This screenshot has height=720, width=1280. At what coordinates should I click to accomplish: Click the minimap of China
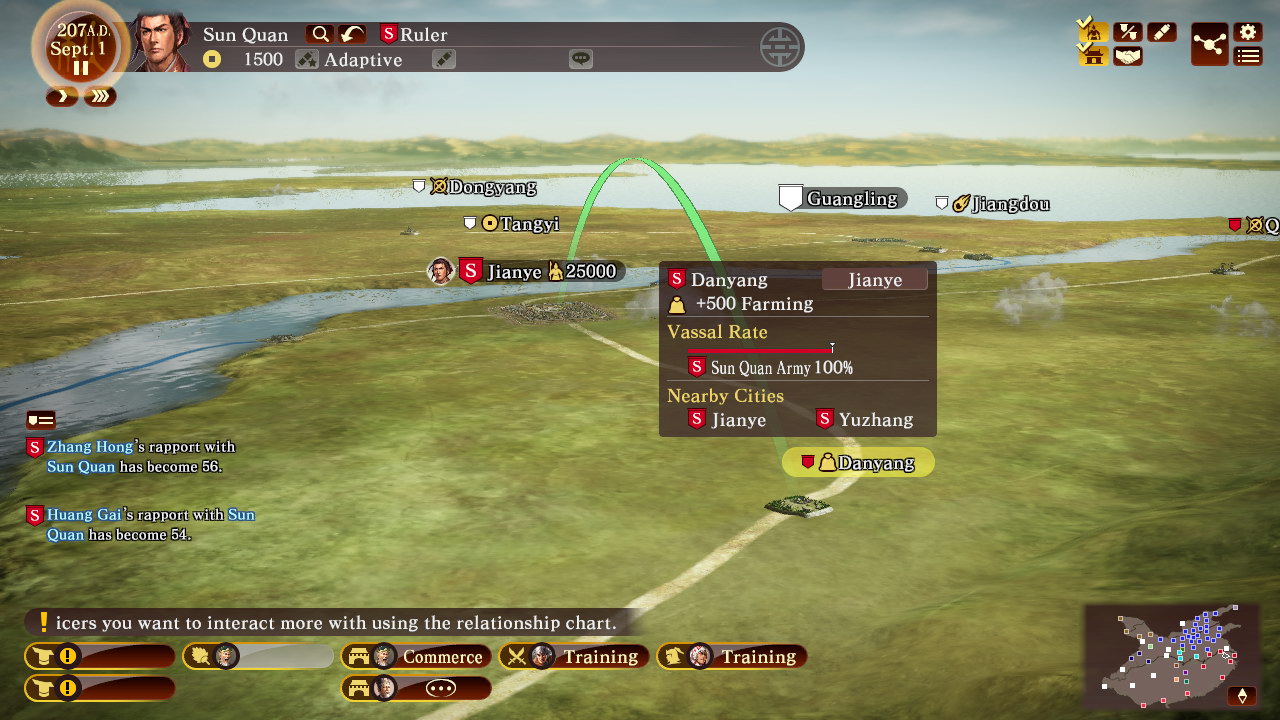(x=1170, y=654)
